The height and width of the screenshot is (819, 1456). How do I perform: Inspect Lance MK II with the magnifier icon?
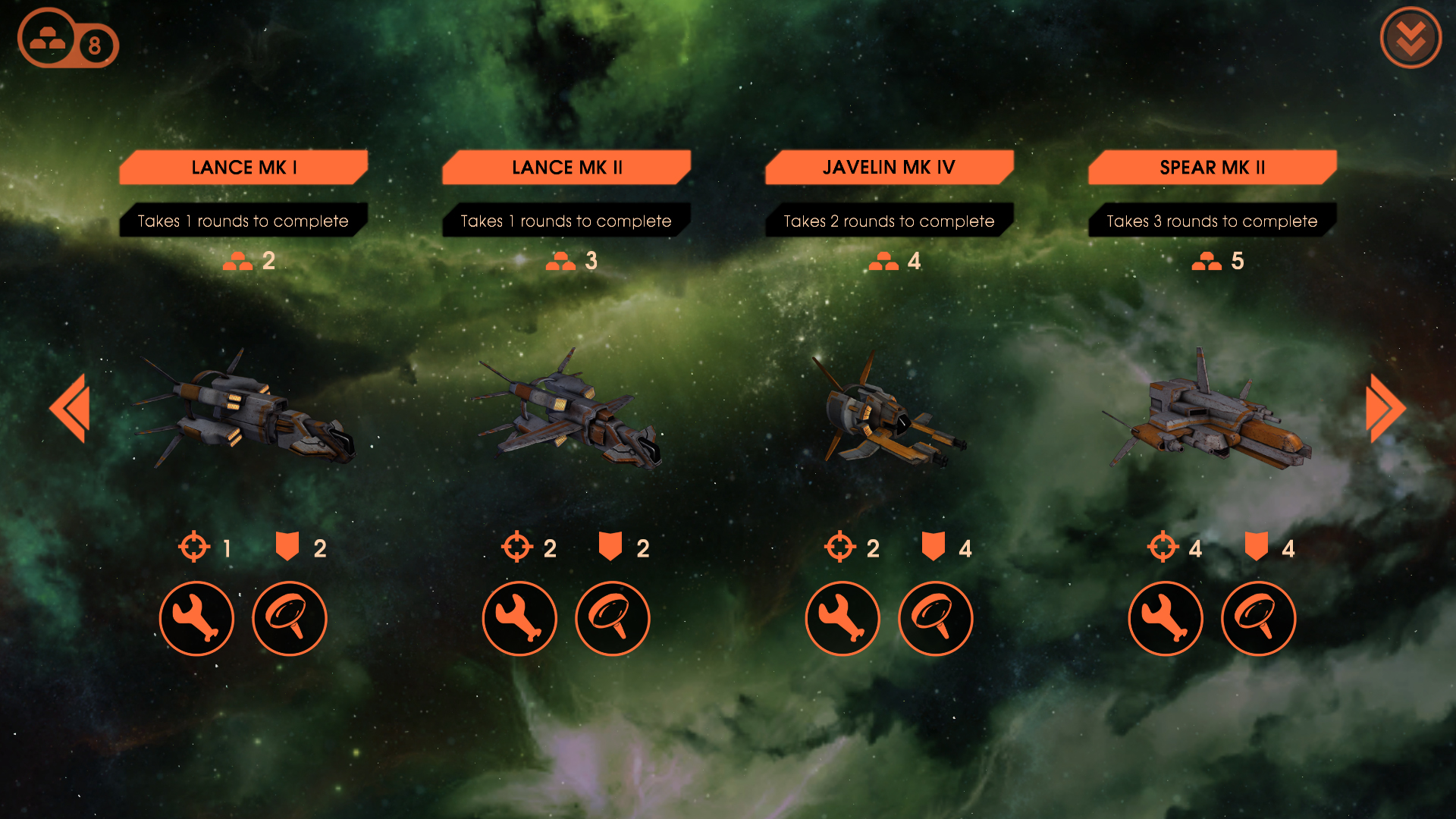(613, 618)
